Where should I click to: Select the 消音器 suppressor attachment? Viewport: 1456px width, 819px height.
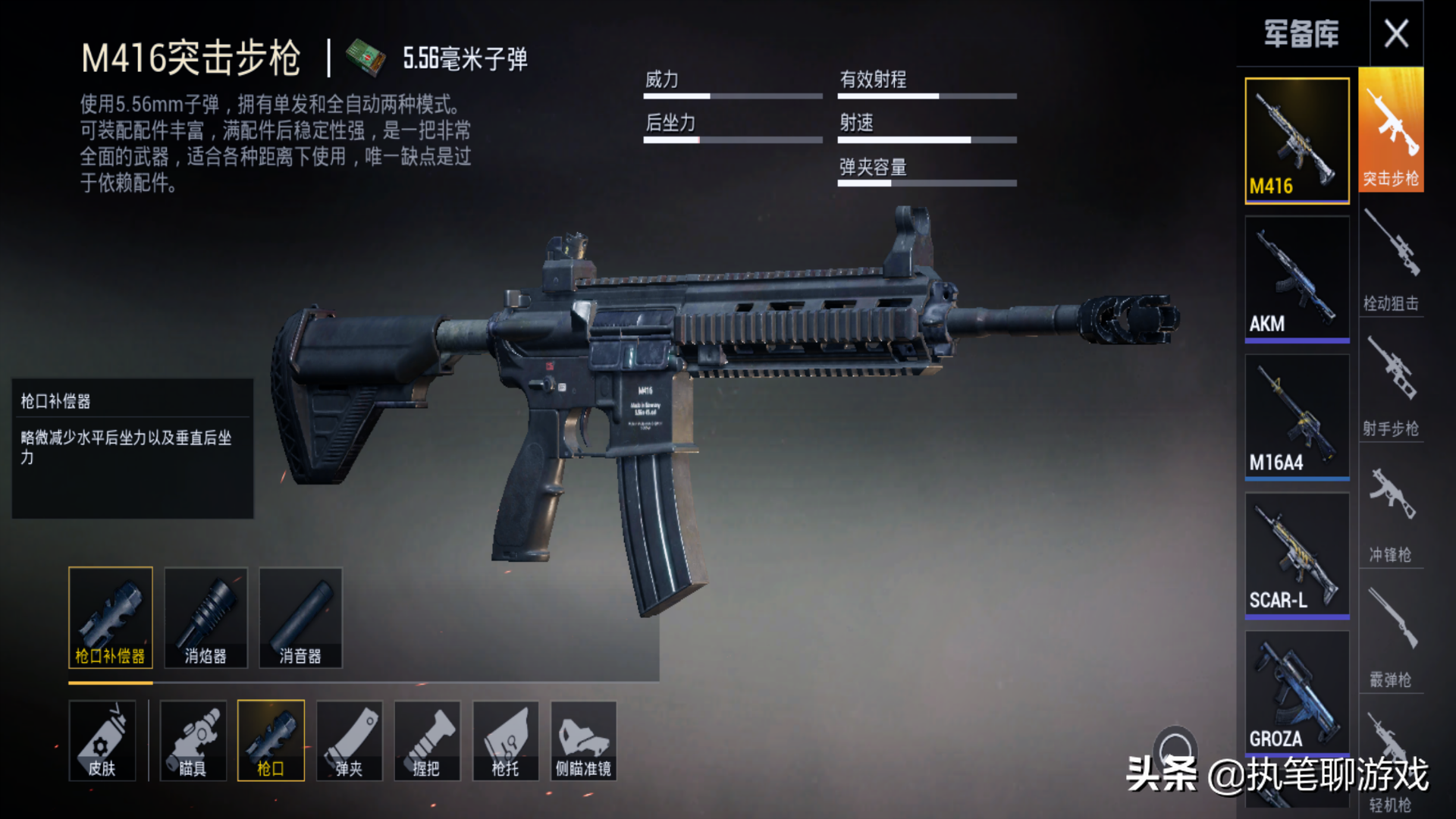(x=300, y=617)
